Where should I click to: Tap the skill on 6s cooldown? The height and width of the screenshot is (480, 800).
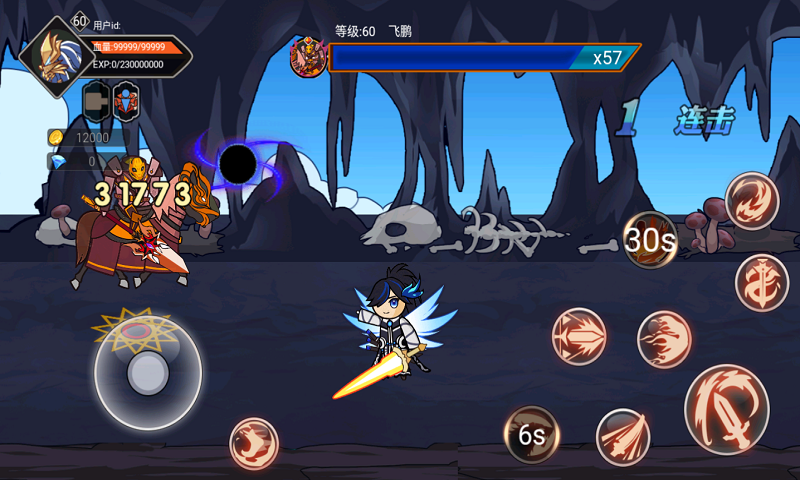point(531,435)
